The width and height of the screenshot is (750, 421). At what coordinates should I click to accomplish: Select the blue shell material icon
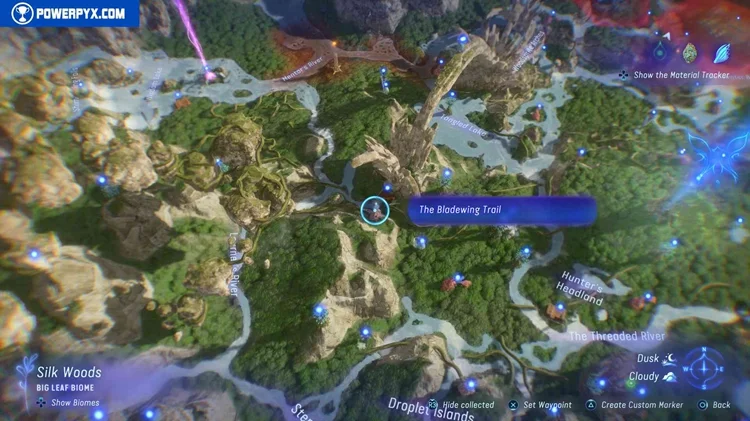[720, 53]
